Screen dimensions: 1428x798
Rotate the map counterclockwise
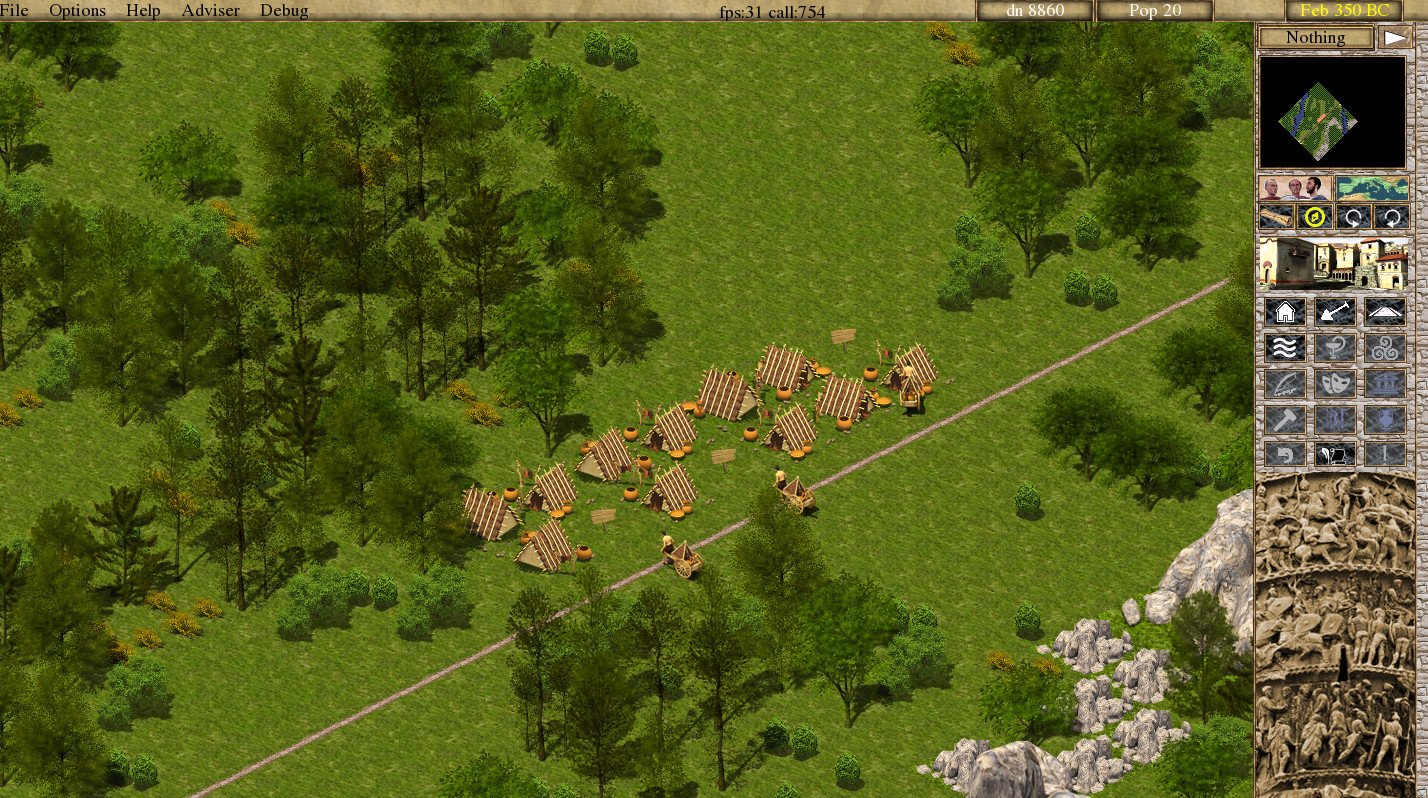1354,216
